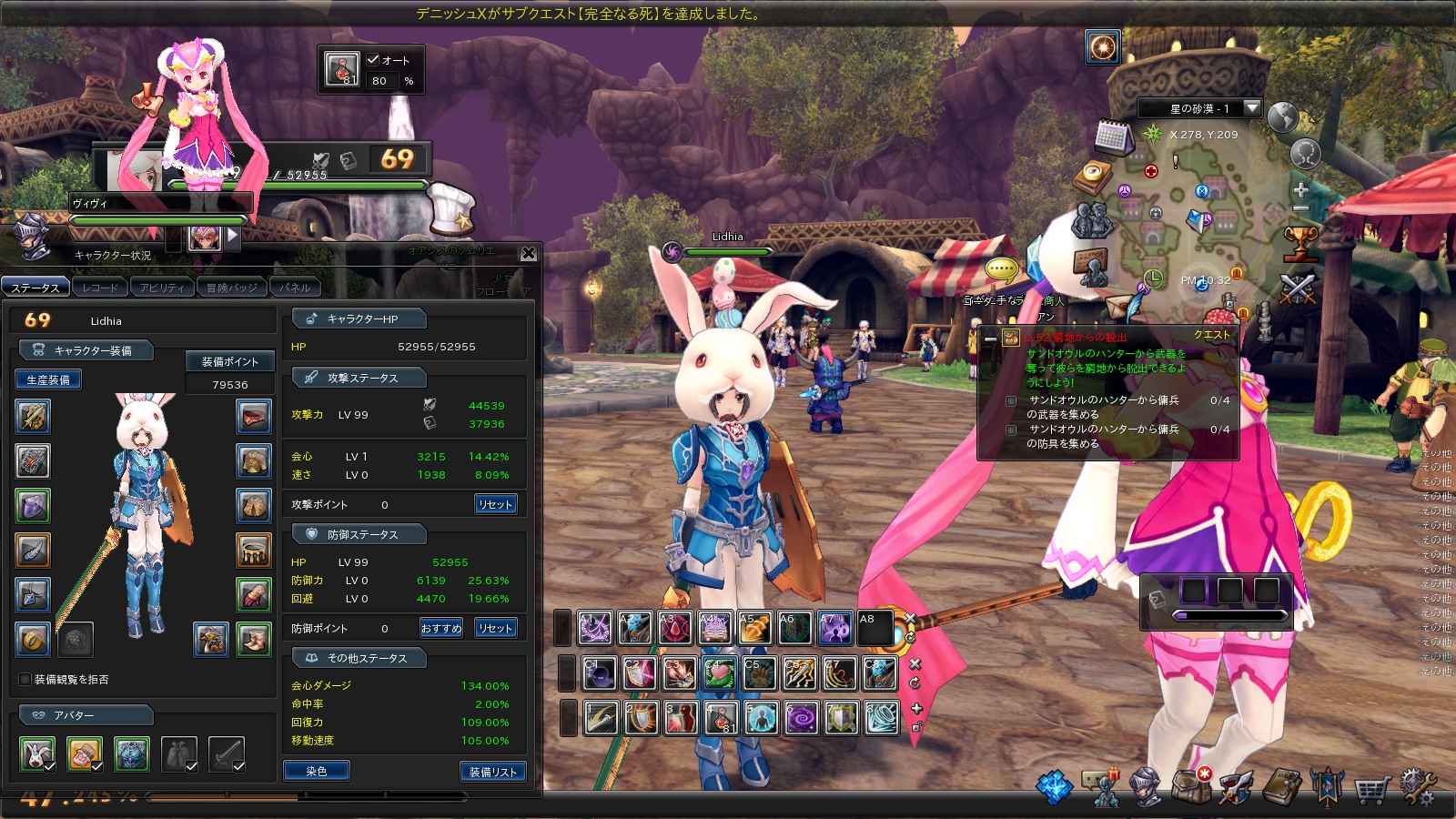Image resolution: width=1456 pixels, height=819 pixels.
Task: Select the bunny head avatar slot
Action: 36,753
